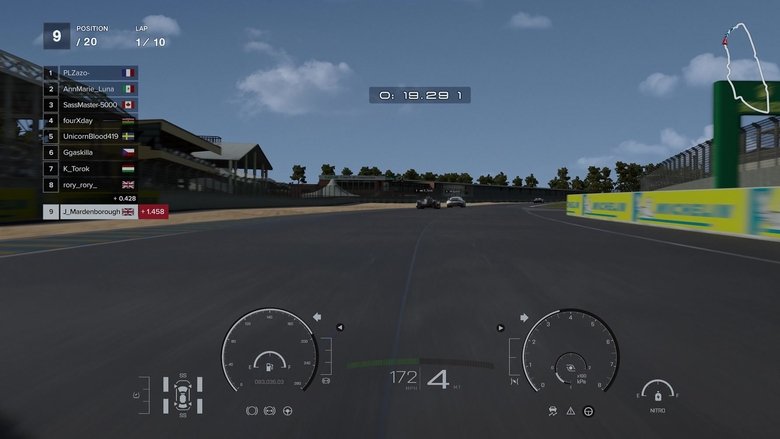
Task: Toggle the traction control skid icon
Action: [x=552, y=410]
